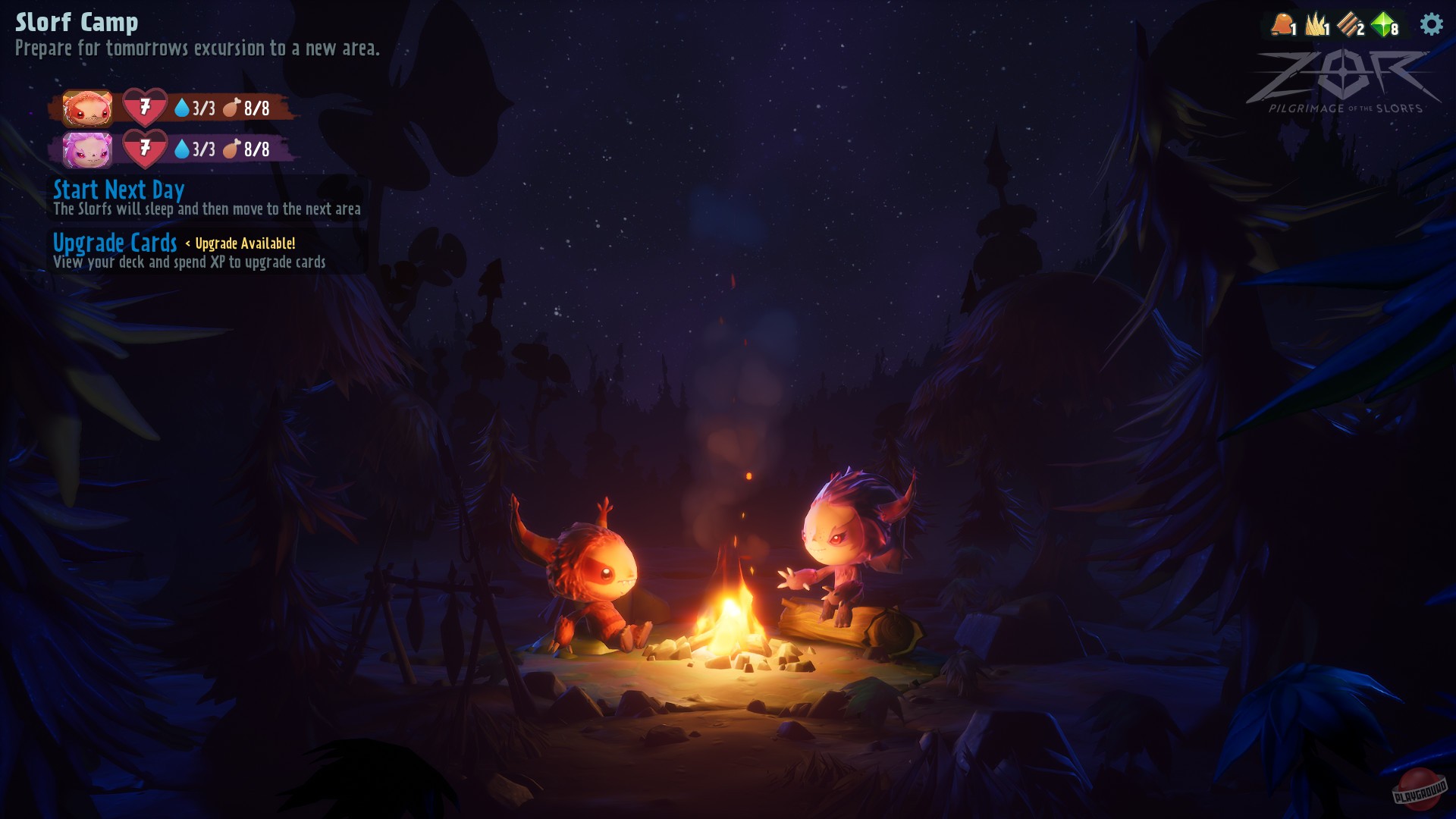Image resolution: width=1456 pixels, height=819 pixels.
Task: Open the settings gear menu
Action: [1430, 24]
